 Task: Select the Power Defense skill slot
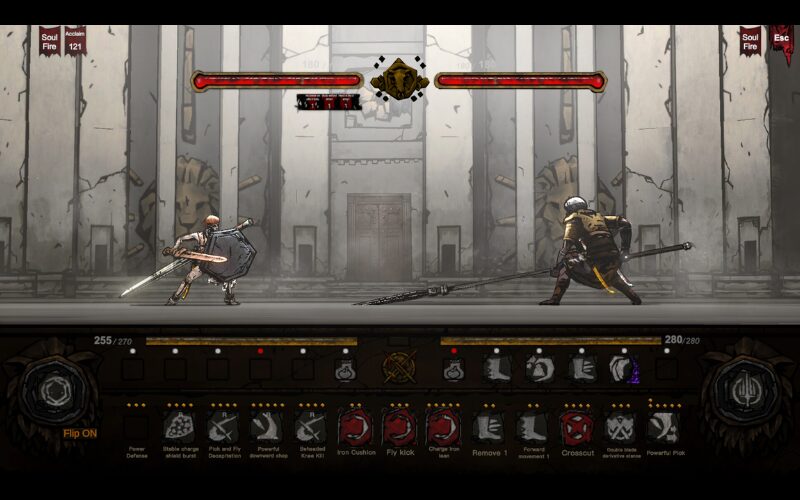[136, 428]
